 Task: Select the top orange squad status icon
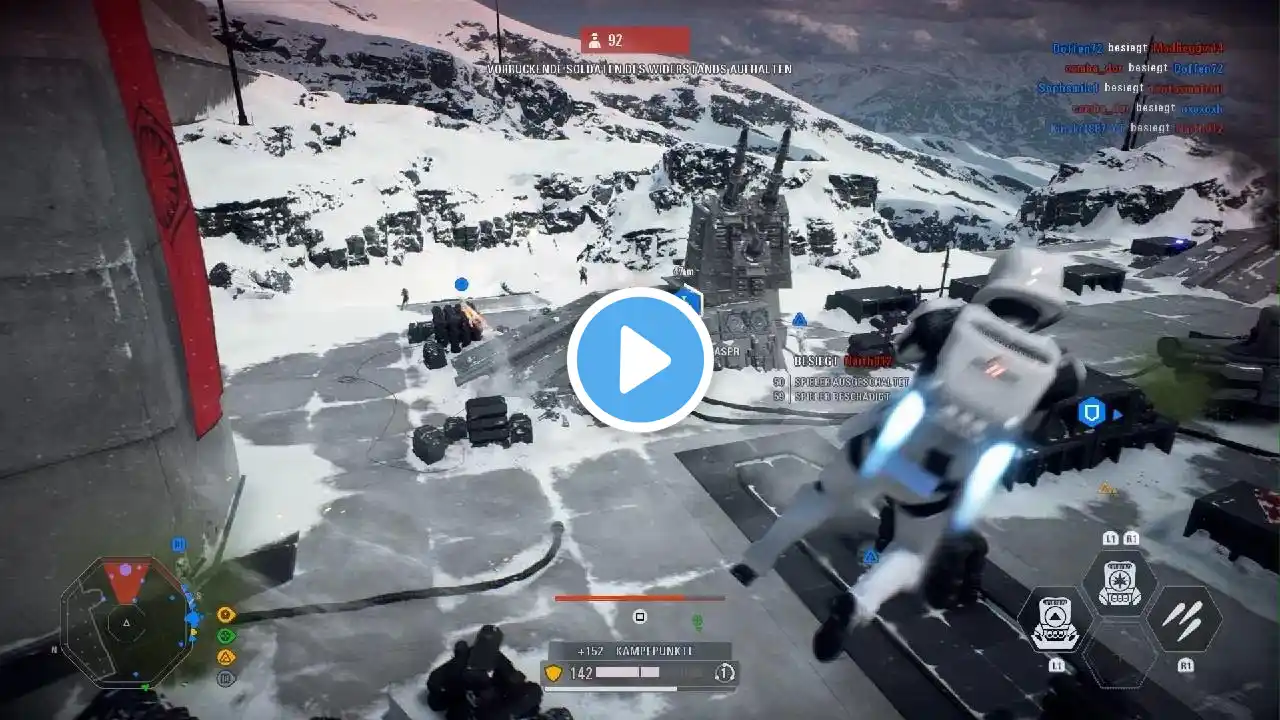[226, 614]
